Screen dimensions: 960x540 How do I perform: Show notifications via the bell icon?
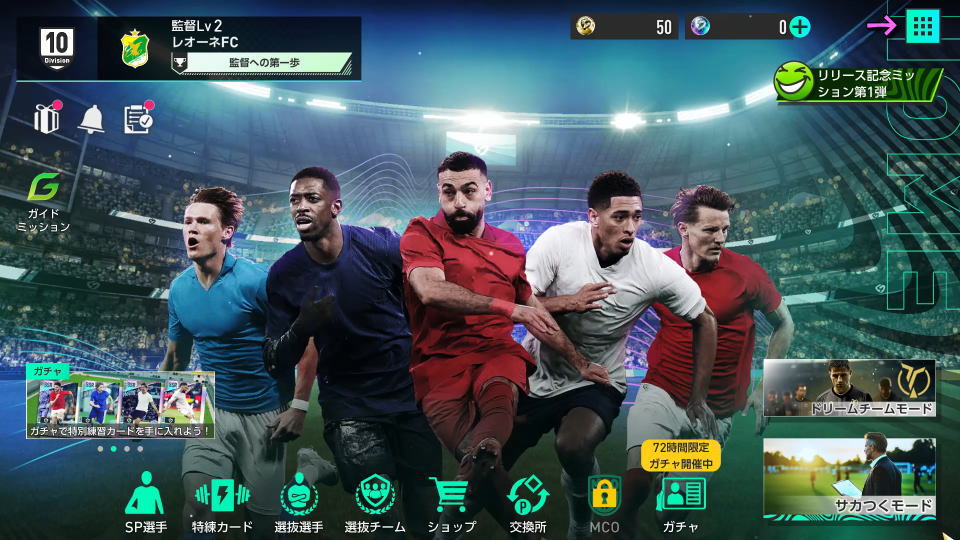tap(92, 119)
